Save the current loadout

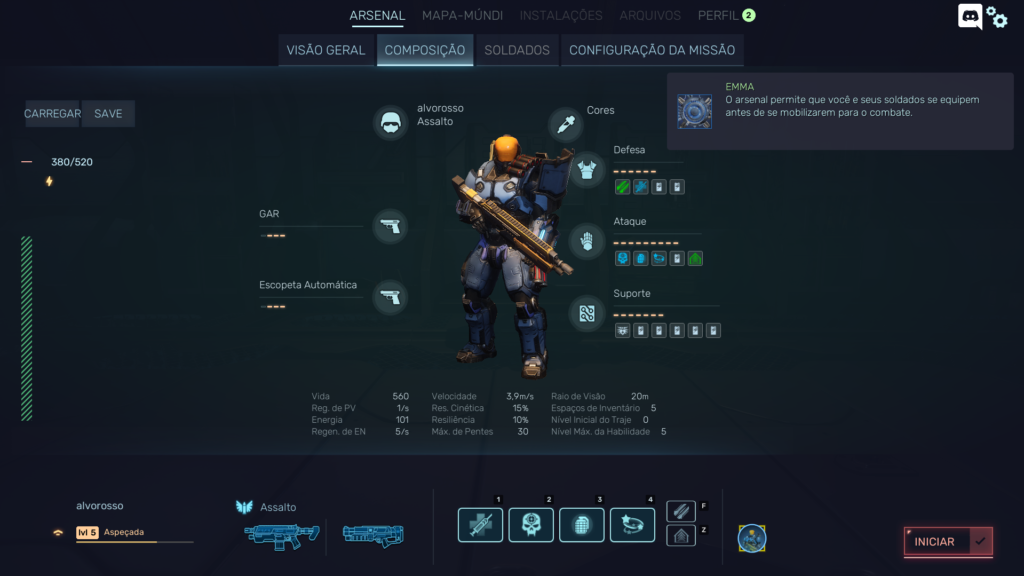coord(108,114)
